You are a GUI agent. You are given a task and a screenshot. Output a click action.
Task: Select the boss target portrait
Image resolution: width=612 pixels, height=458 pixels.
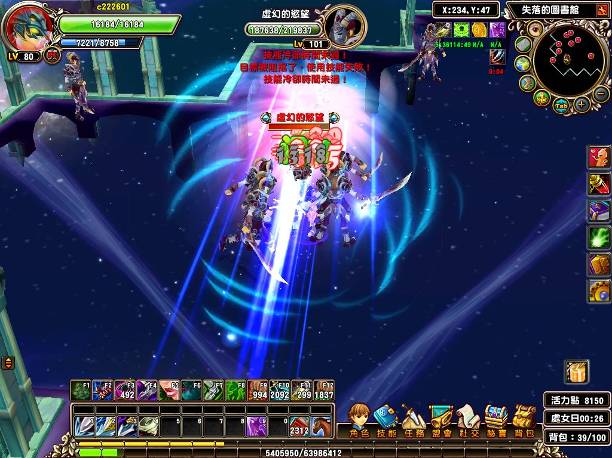(x=345, y=24)
